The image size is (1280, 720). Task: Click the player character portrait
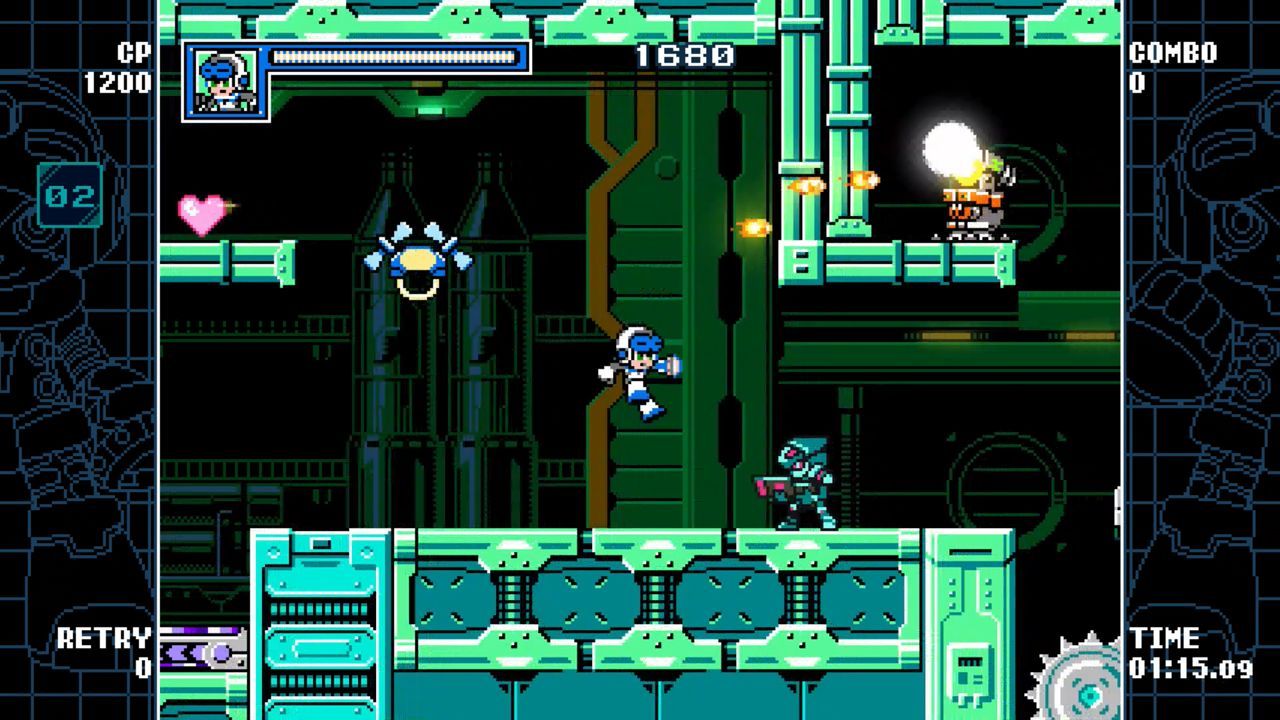click(225, 81)
